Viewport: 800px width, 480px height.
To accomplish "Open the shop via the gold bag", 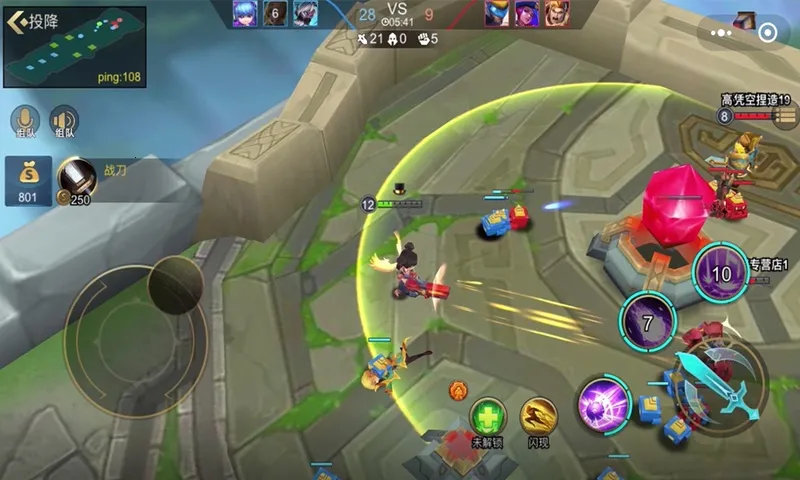I will (28, 178).
